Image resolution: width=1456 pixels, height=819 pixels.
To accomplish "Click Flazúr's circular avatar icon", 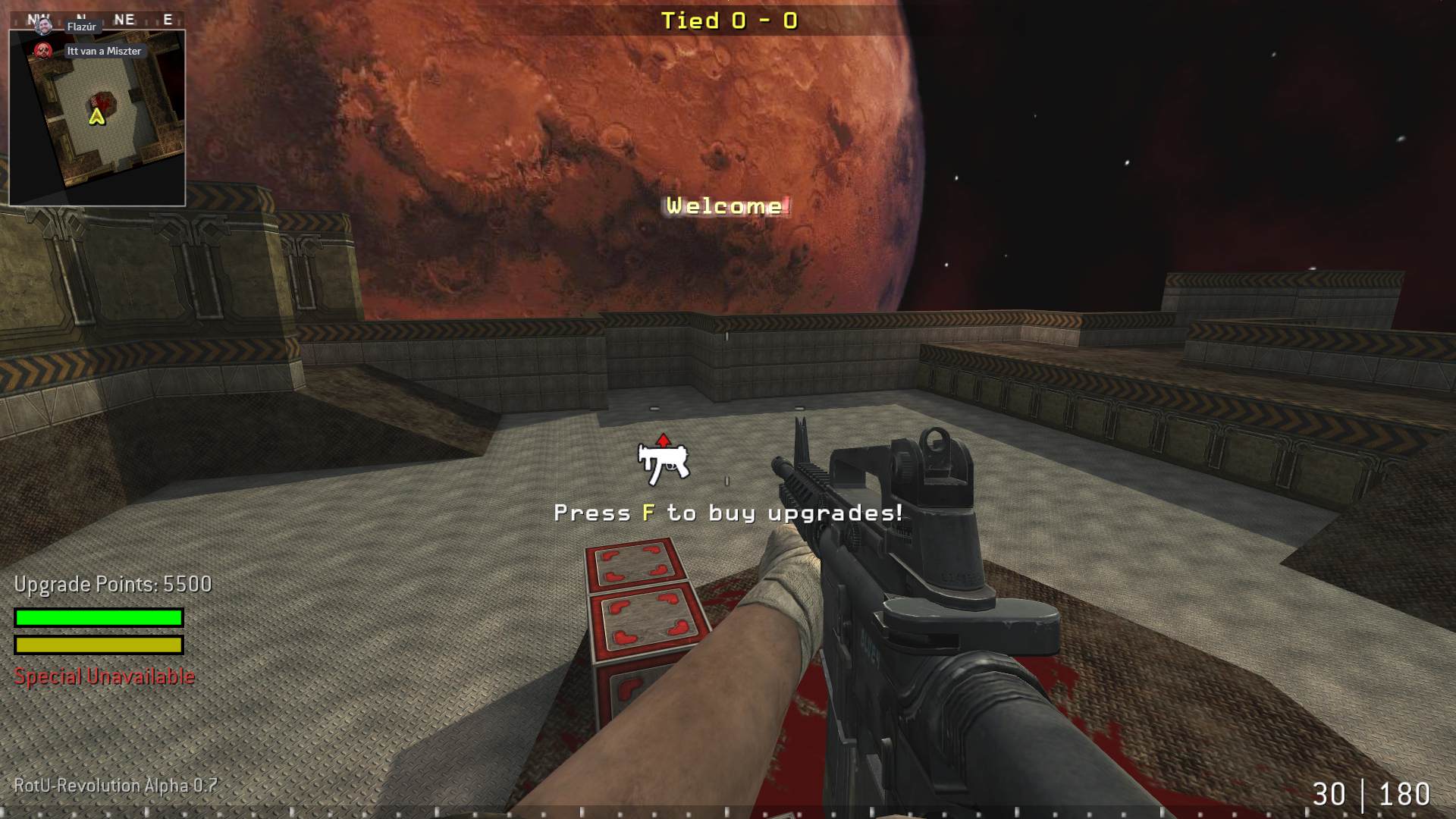I will (45, 26).
